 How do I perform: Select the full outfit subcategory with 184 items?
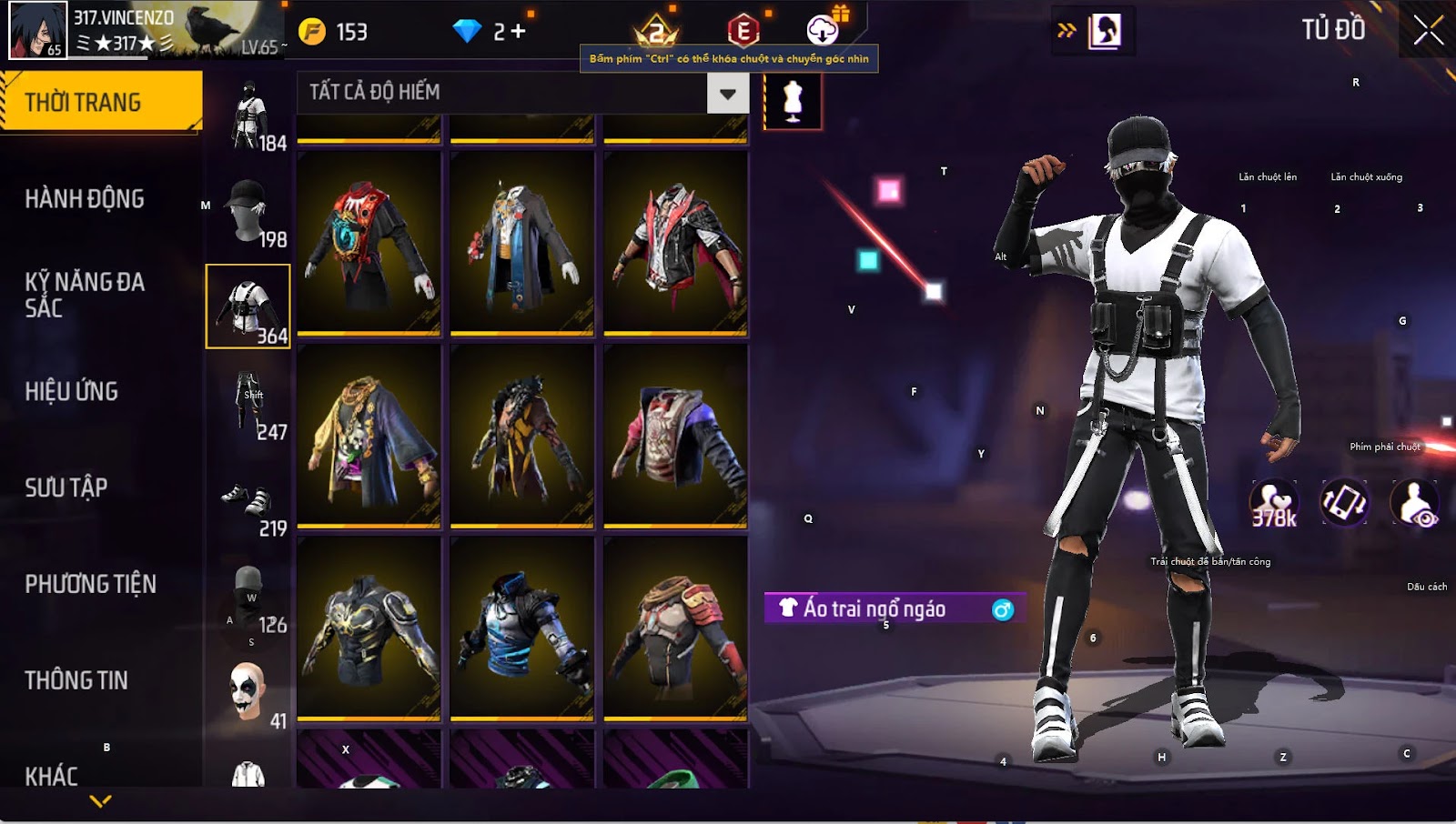point(248,116)
